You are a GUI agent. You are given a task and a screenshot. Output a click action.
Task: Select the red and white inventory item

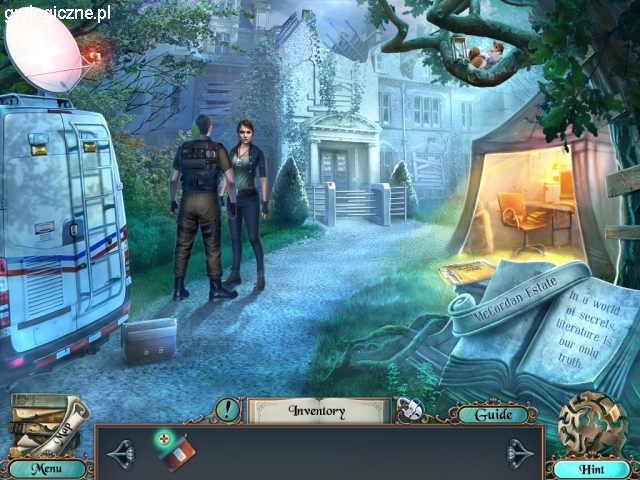[176, 450]
